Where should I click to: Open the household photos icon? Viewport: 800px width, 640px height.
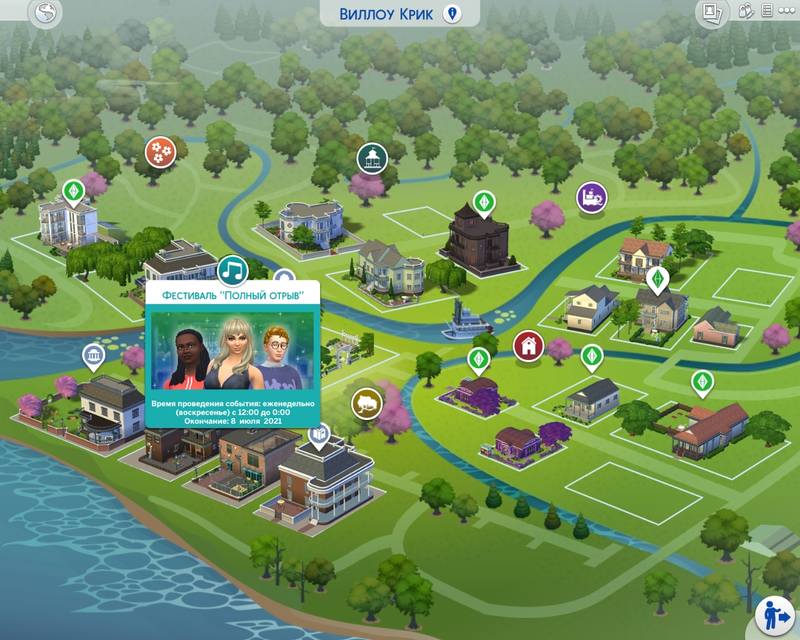(x=712, y=11)
